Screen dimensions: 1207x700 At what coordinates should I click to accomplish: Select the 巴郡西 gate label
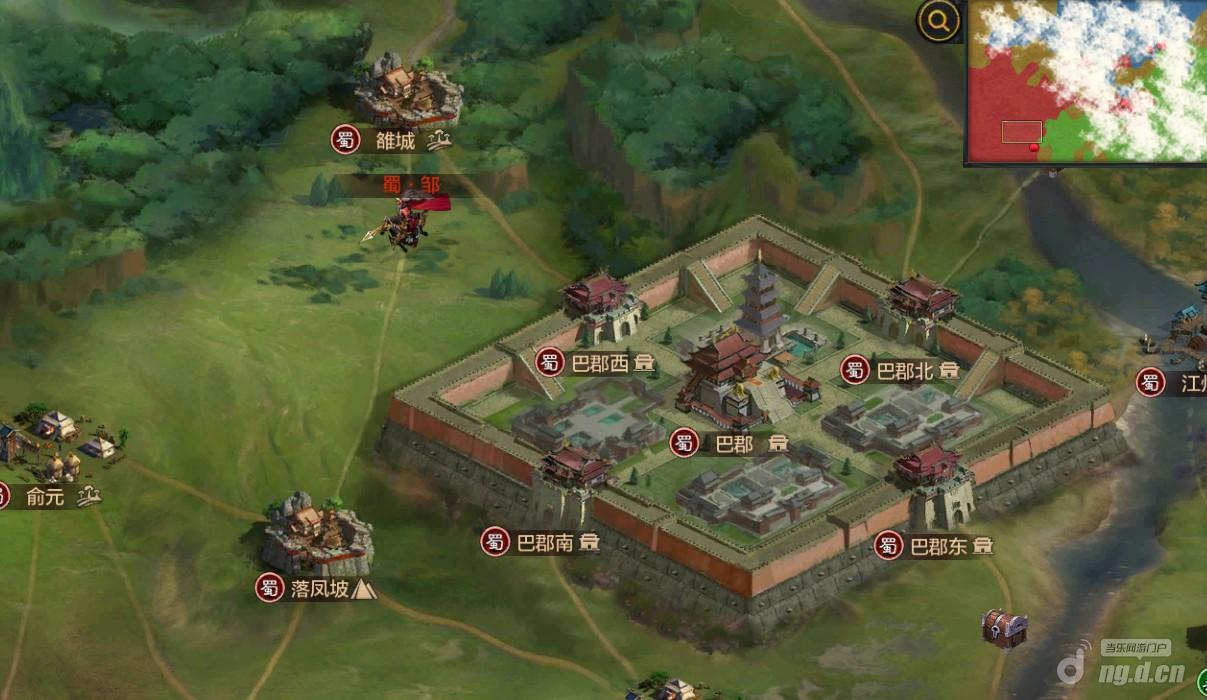(x=599, y=364)
